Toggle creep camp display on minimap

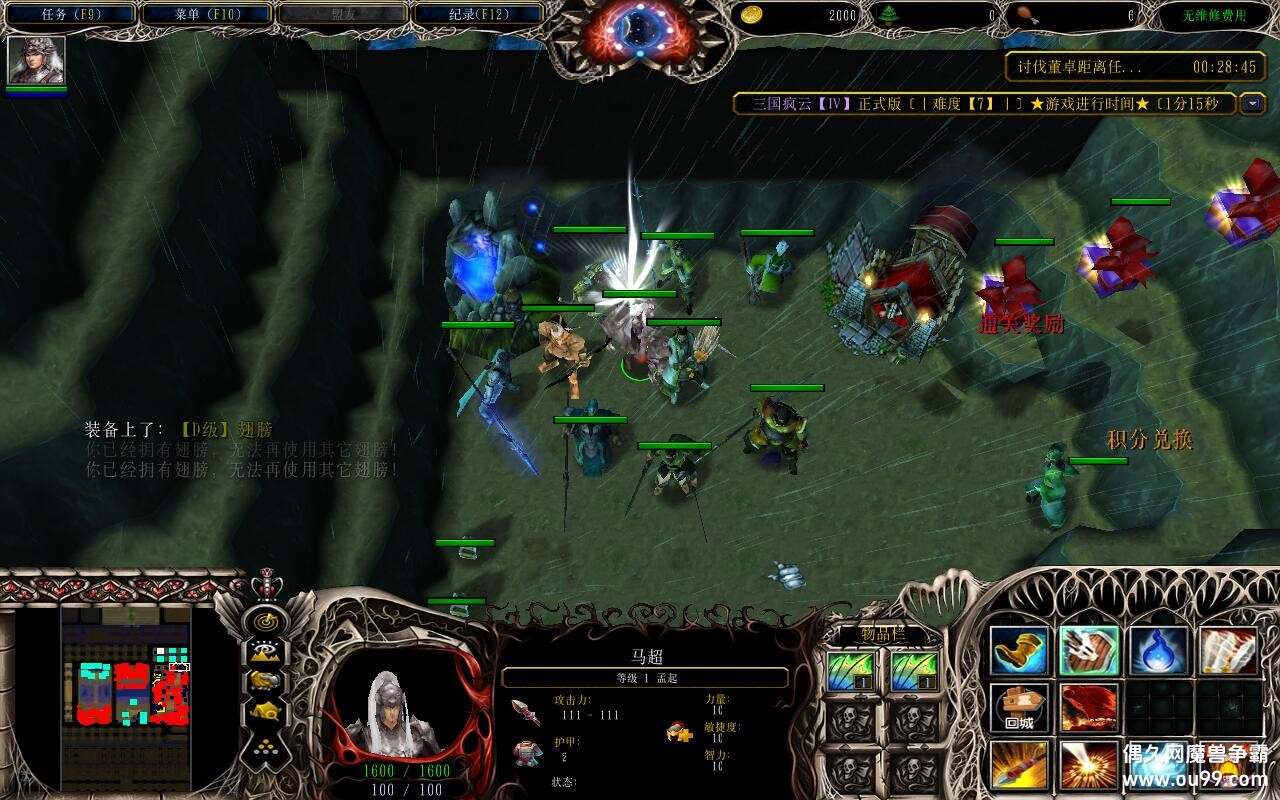coord(265,711)
